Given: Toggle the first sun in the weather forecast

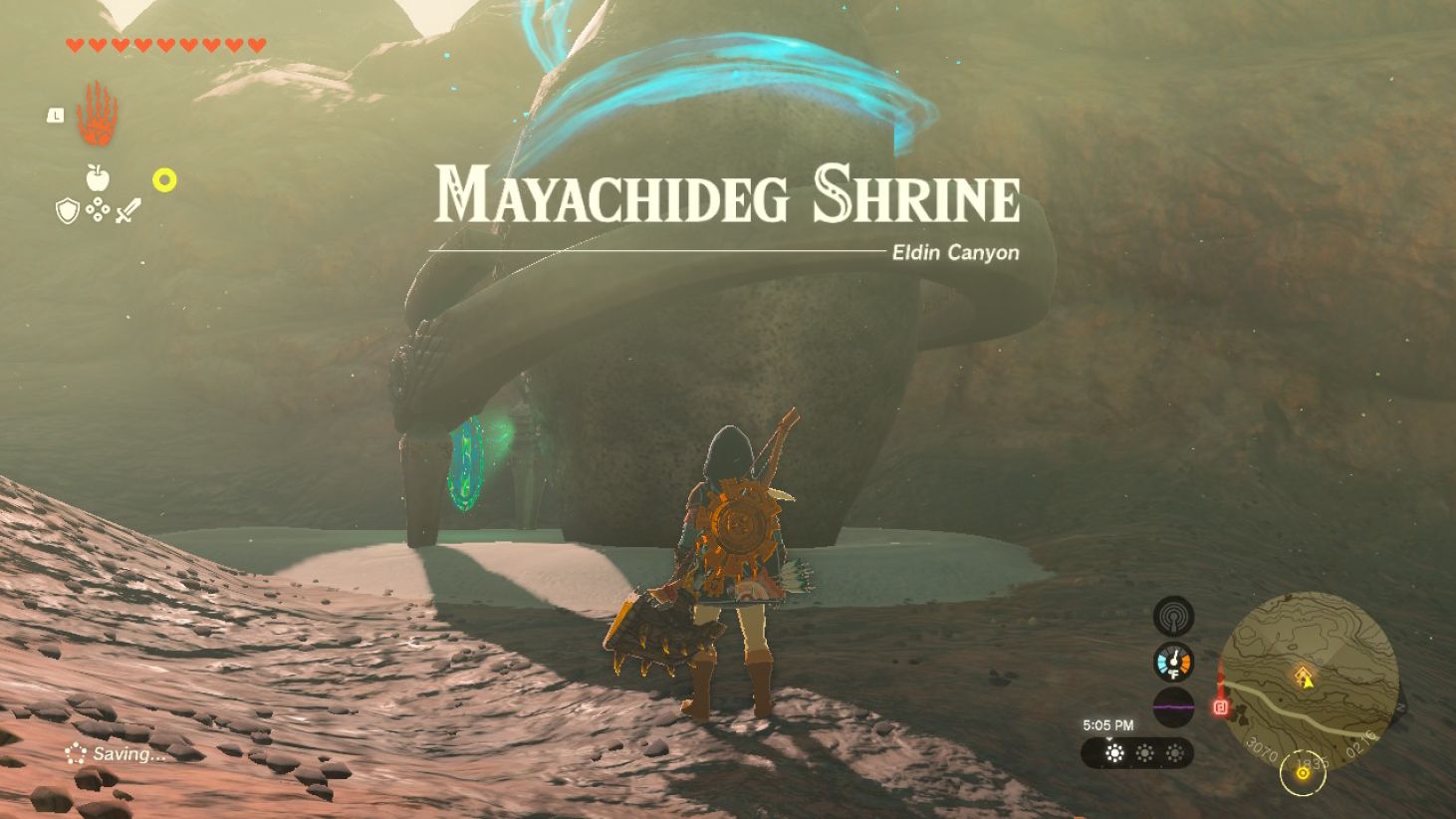Looking at the screenshot, I should 1113,751.
